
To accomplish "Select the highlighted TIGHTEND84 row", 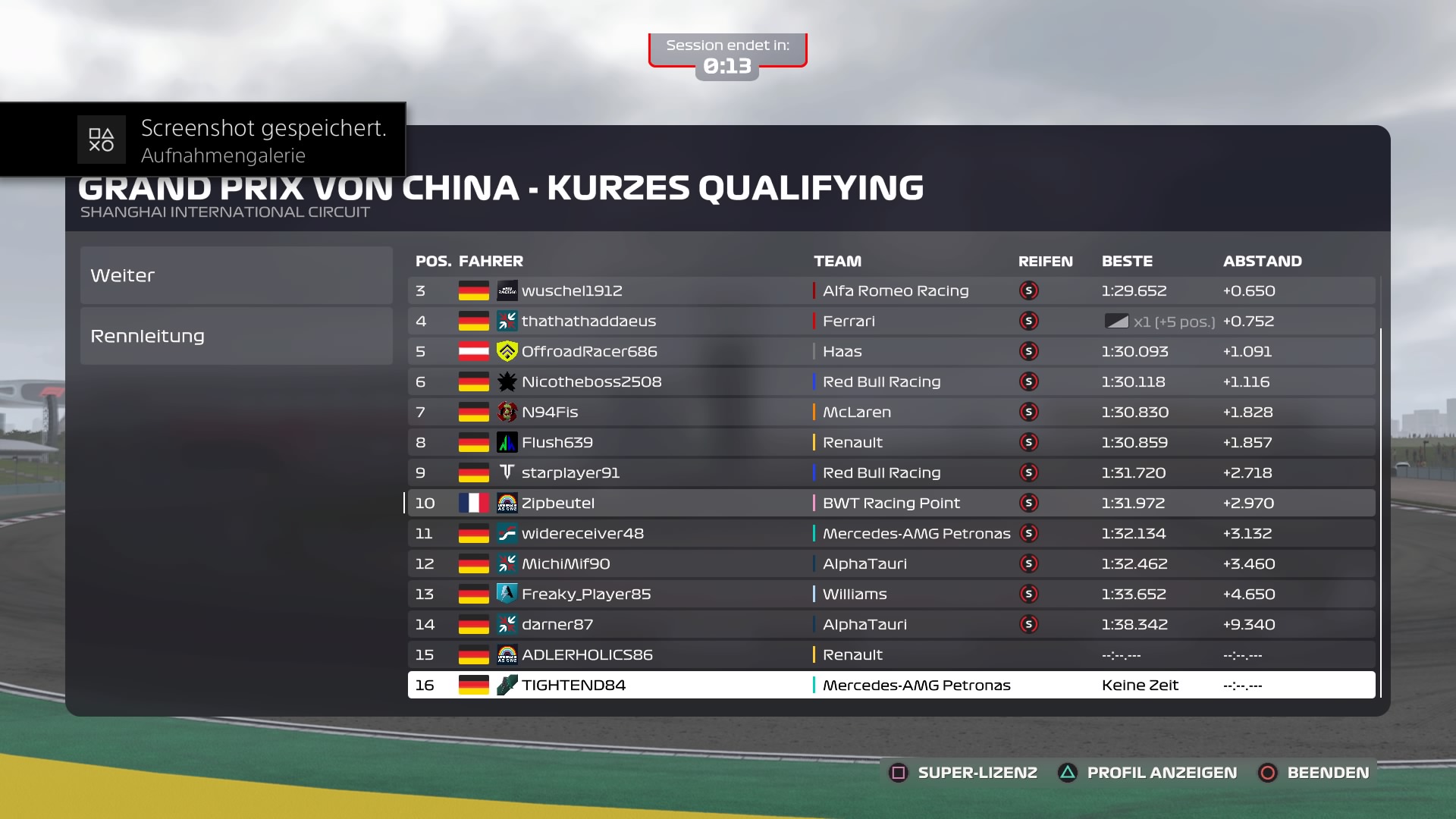I will (x=891, y=685).
